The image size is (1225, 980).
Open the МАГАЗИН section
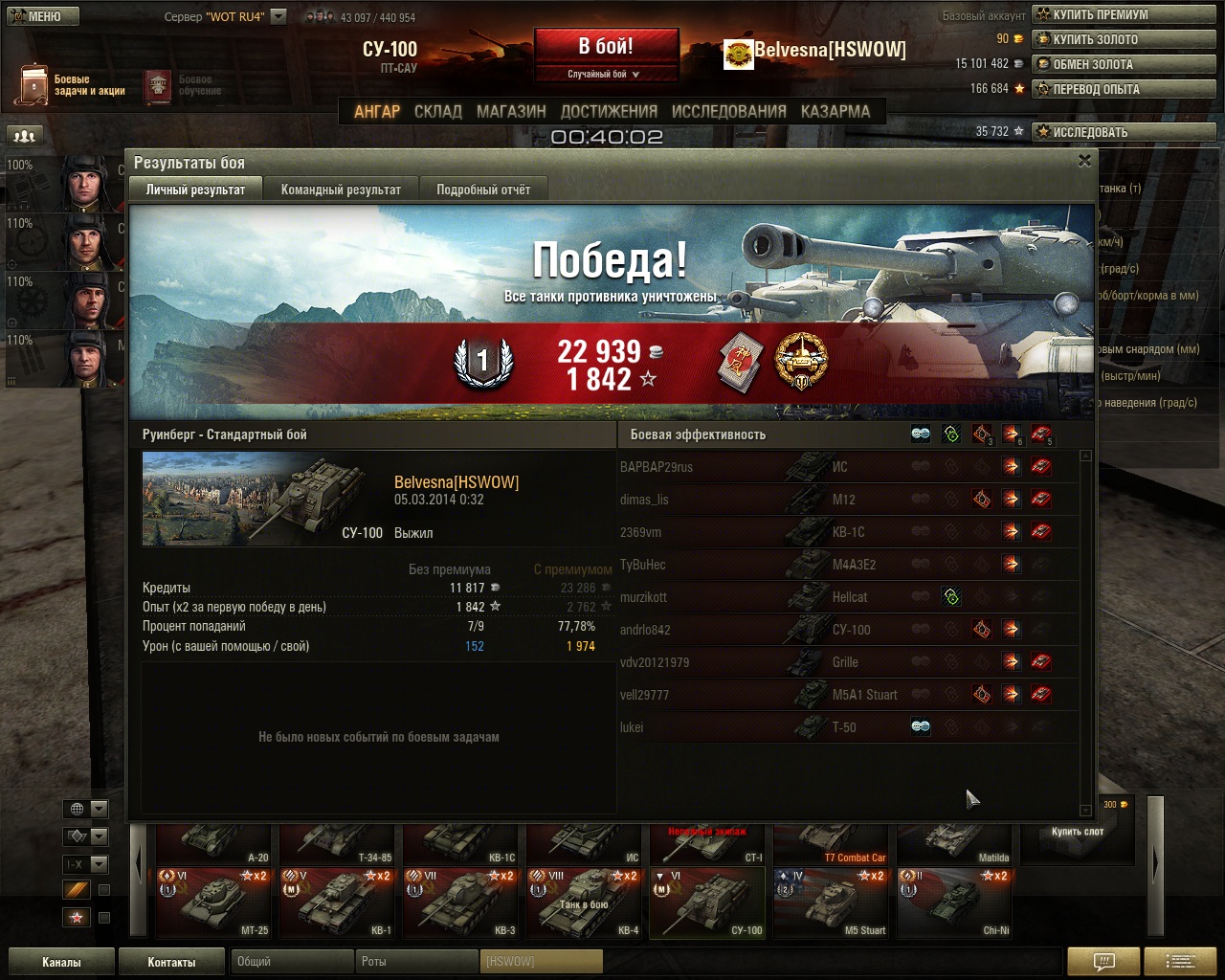(x=511, y=111)
